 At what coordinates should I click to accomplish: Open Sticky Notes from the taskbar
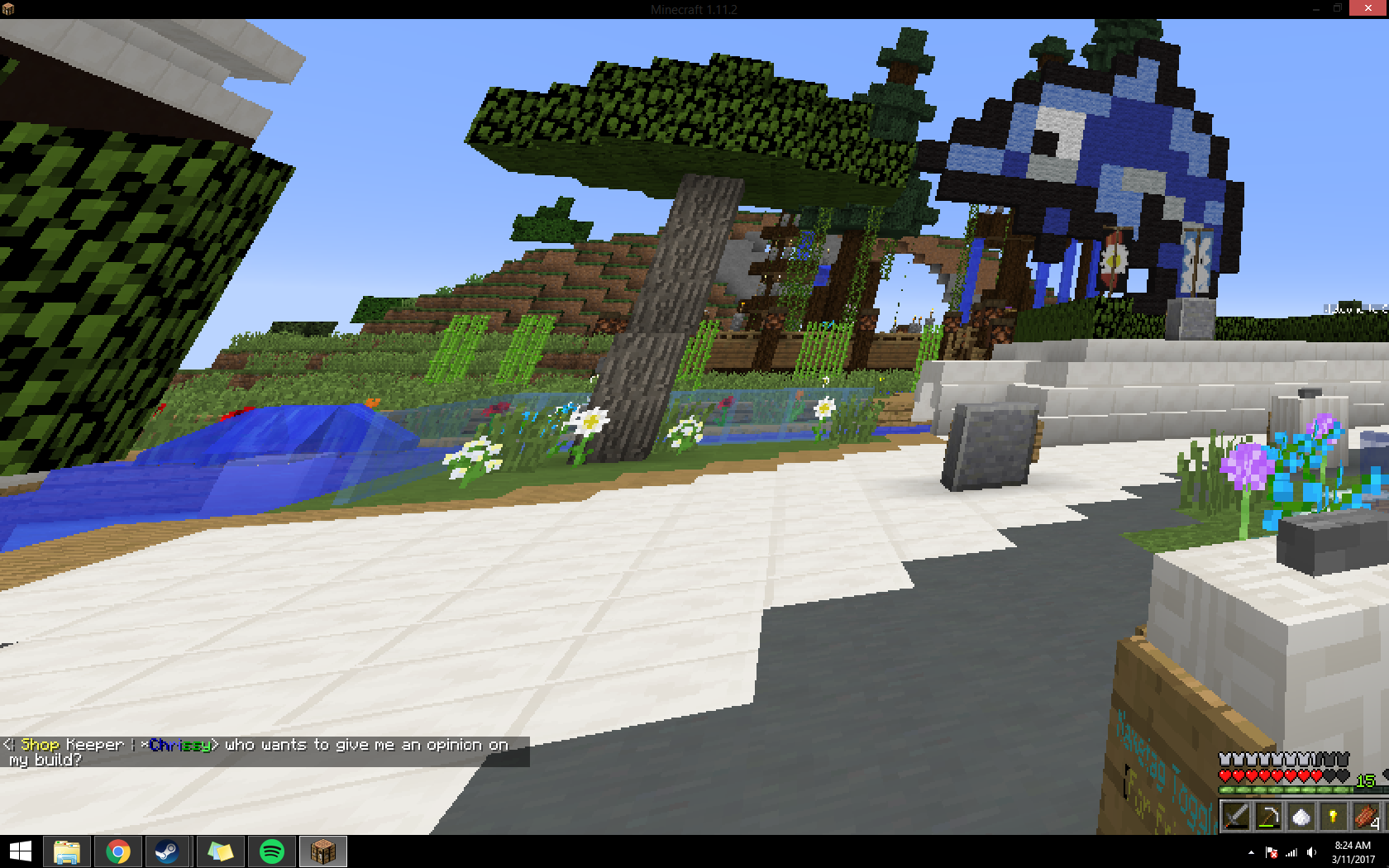coord(220,851)
